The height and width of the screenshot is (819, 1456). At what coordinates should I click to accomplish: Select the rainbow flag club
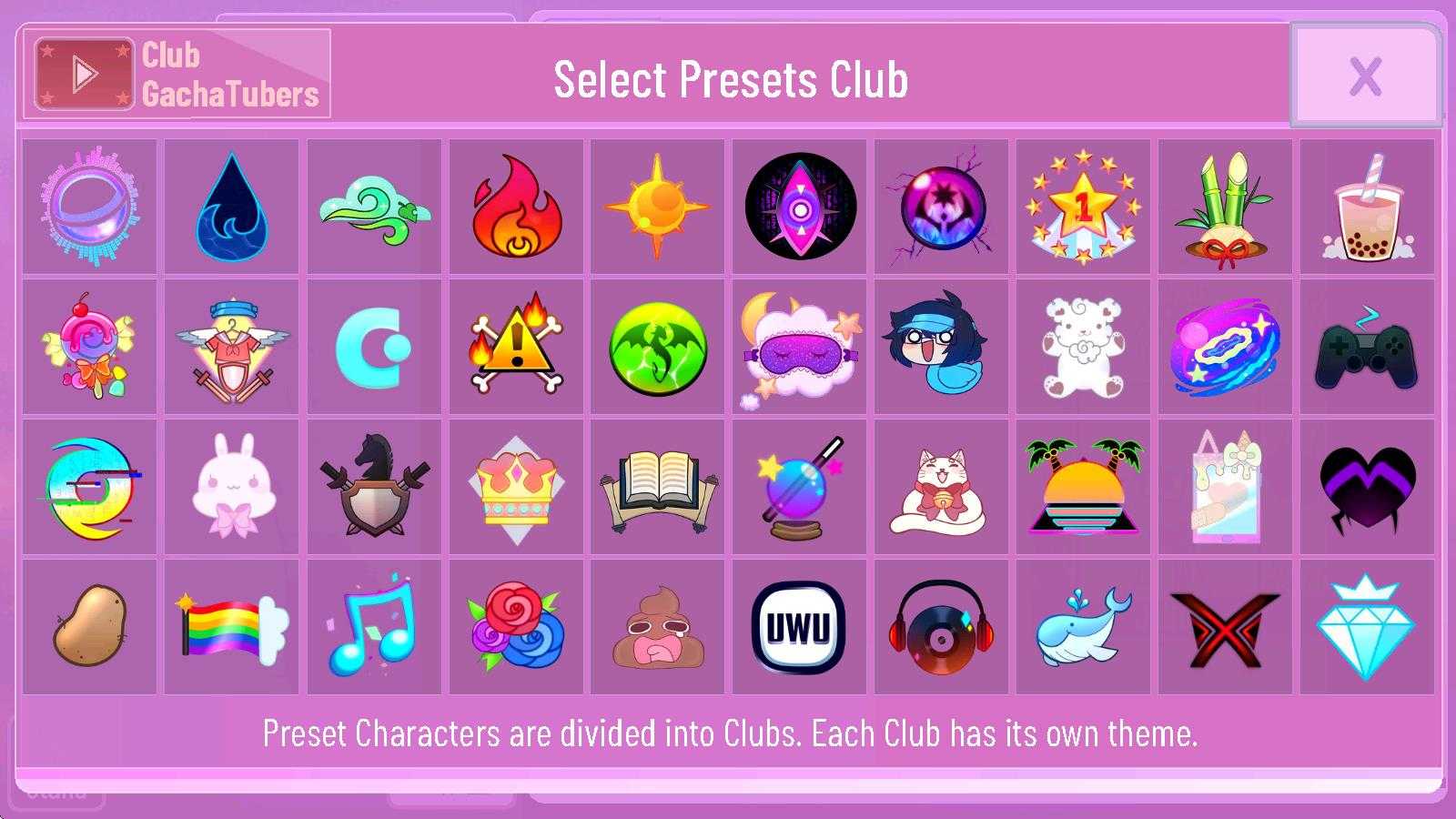231,627
